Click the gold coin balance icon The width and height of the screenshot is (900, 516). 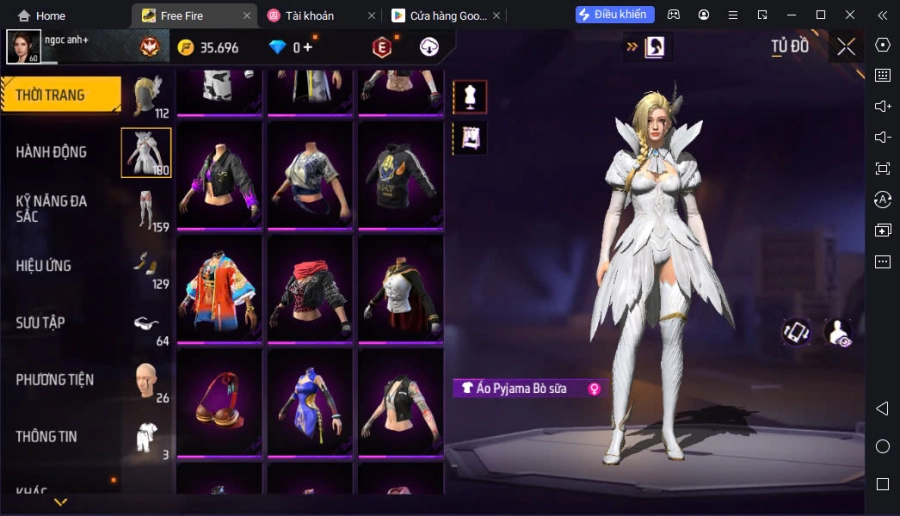(186, 47)
